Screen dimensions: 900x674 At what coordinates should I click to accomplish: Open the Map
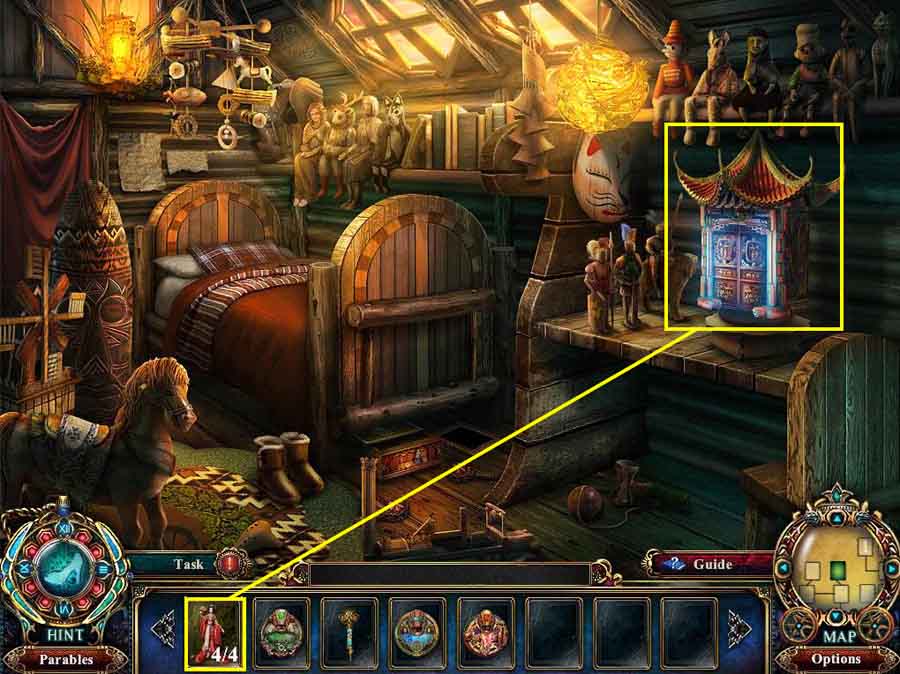(836, 635)
